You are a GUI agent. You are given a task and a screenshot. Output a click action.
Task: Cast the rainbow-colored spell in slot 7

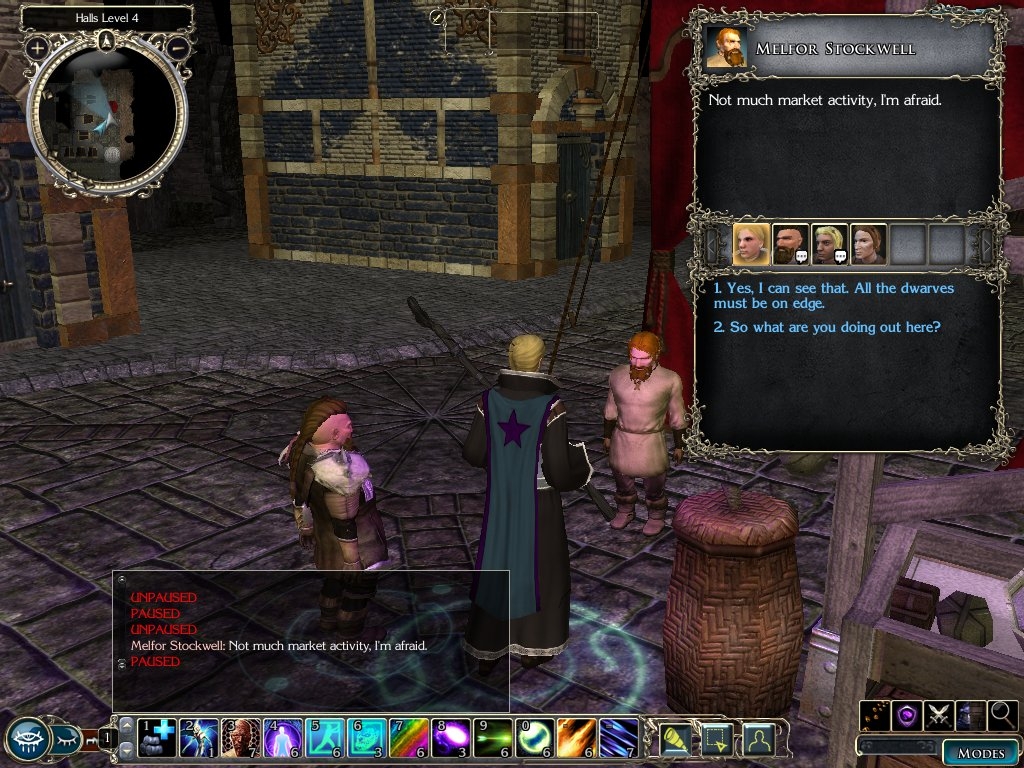click(x=407, y=737)
